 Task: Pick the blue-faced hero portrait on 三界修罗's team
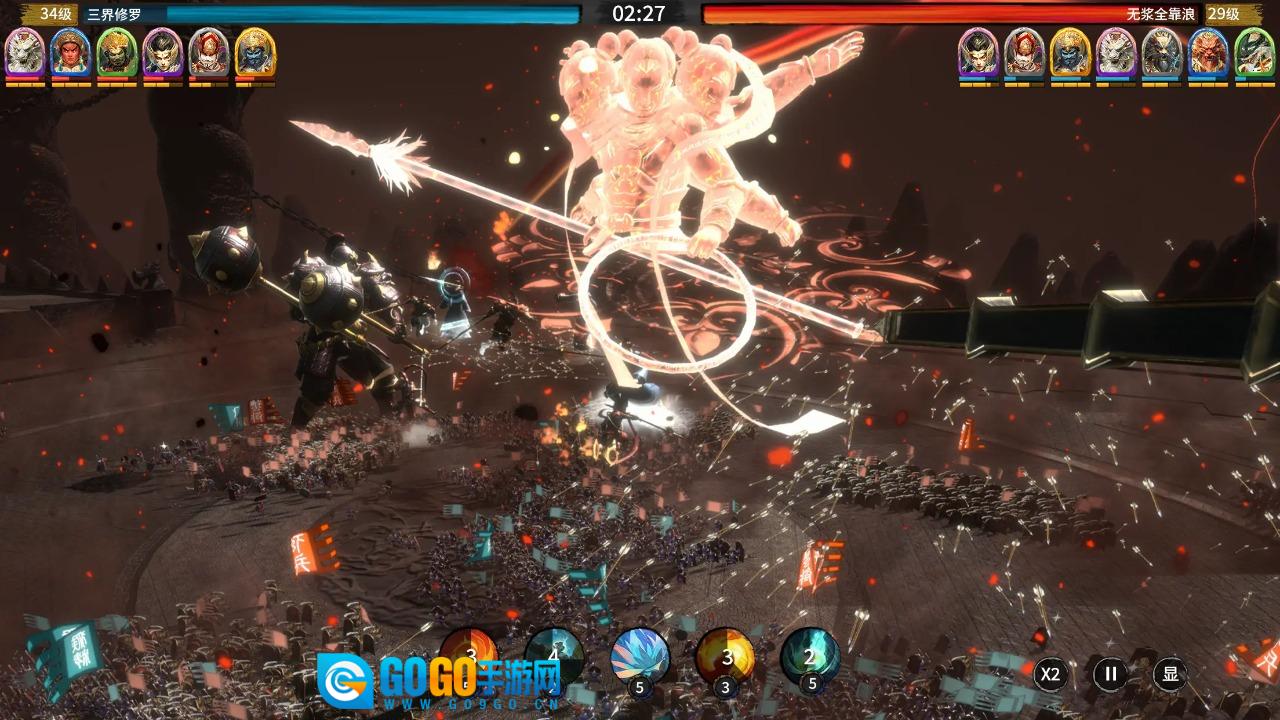pos(255,52)
